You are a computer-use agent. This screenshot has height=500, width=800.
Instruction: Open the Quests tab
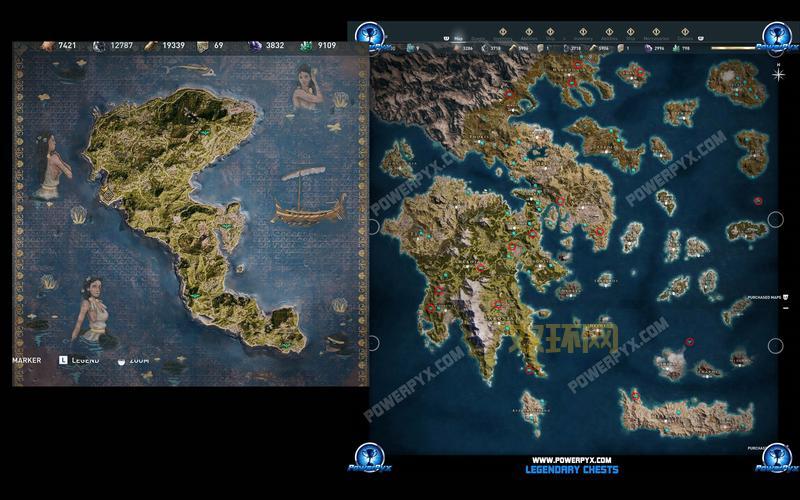pyautogui.click(x=477, y=40)
